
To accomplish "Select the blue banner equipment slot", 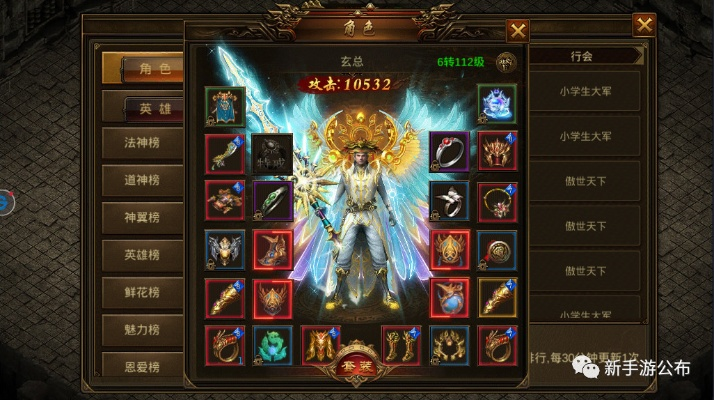I will point(224,104).
